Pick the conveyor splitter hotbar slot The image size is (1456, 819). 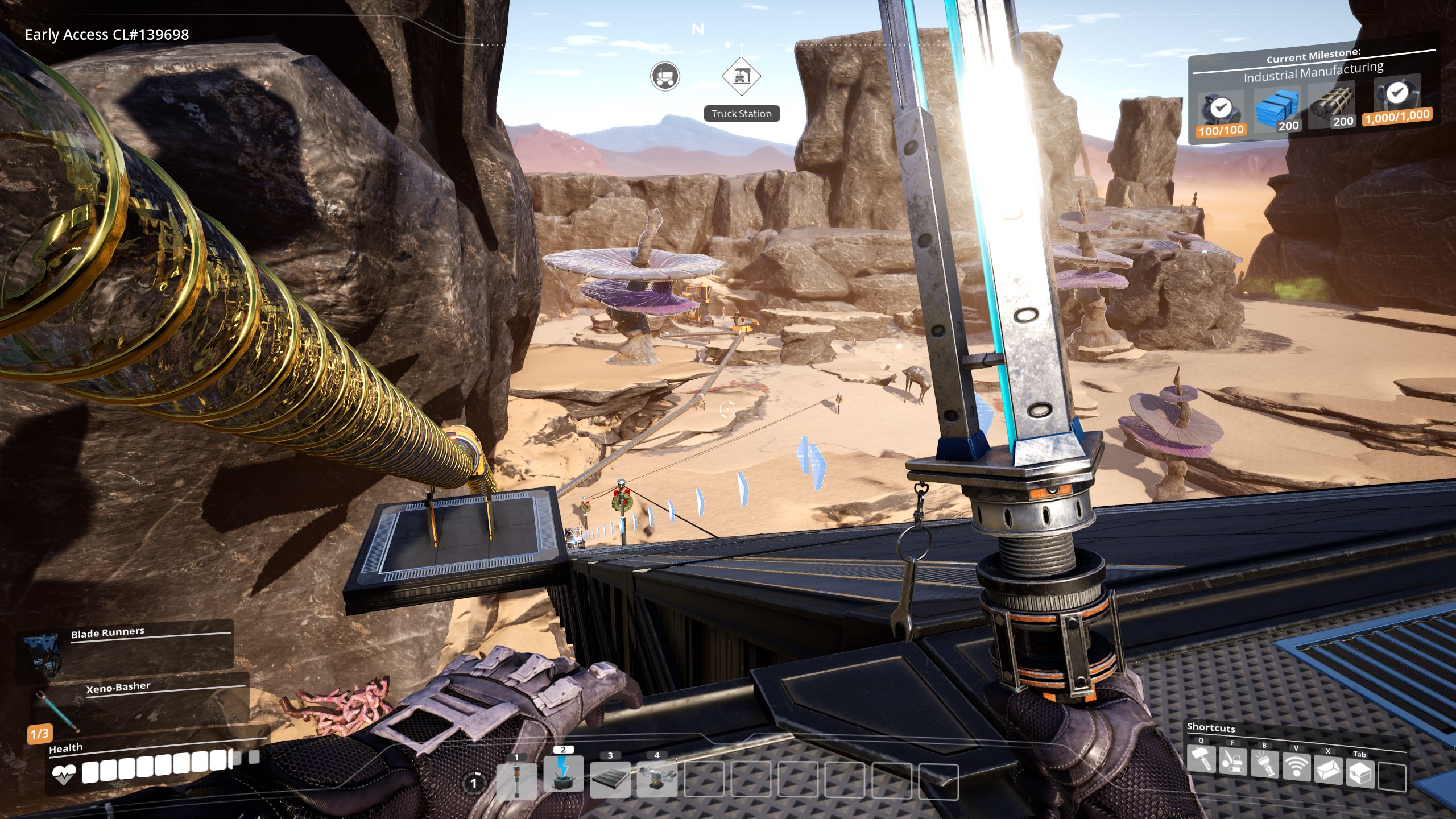pos(657,779)
